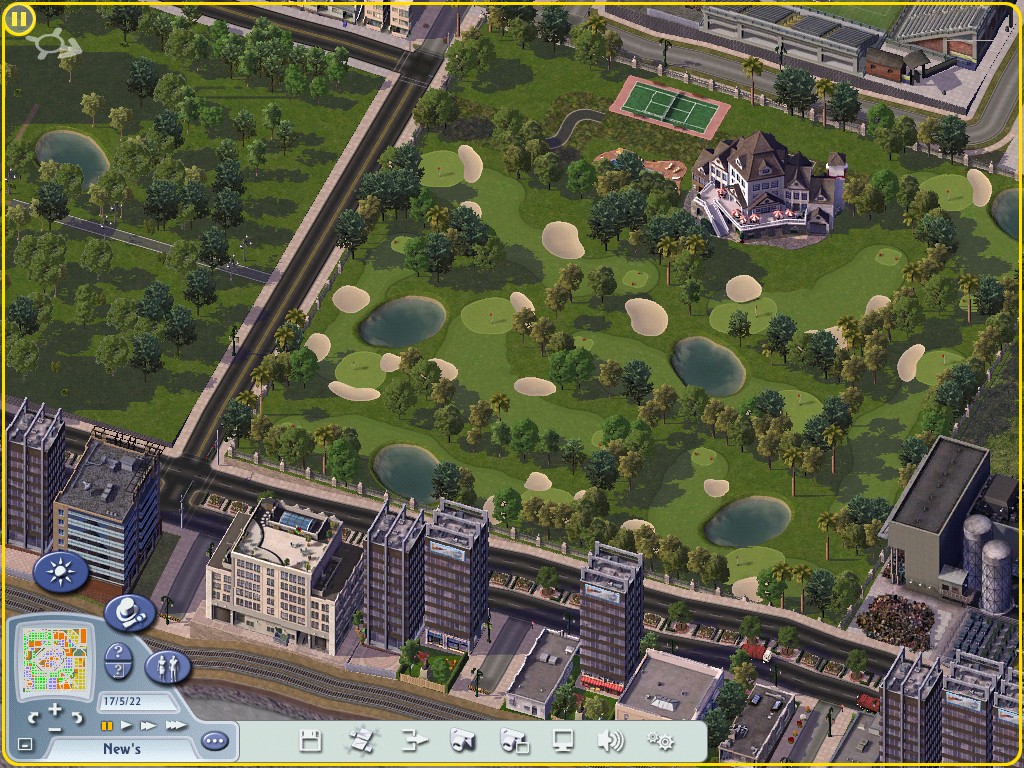Rotate the view clockwise
The height and width of the screenshot is (768, 1024).
(x=77, y=717)
